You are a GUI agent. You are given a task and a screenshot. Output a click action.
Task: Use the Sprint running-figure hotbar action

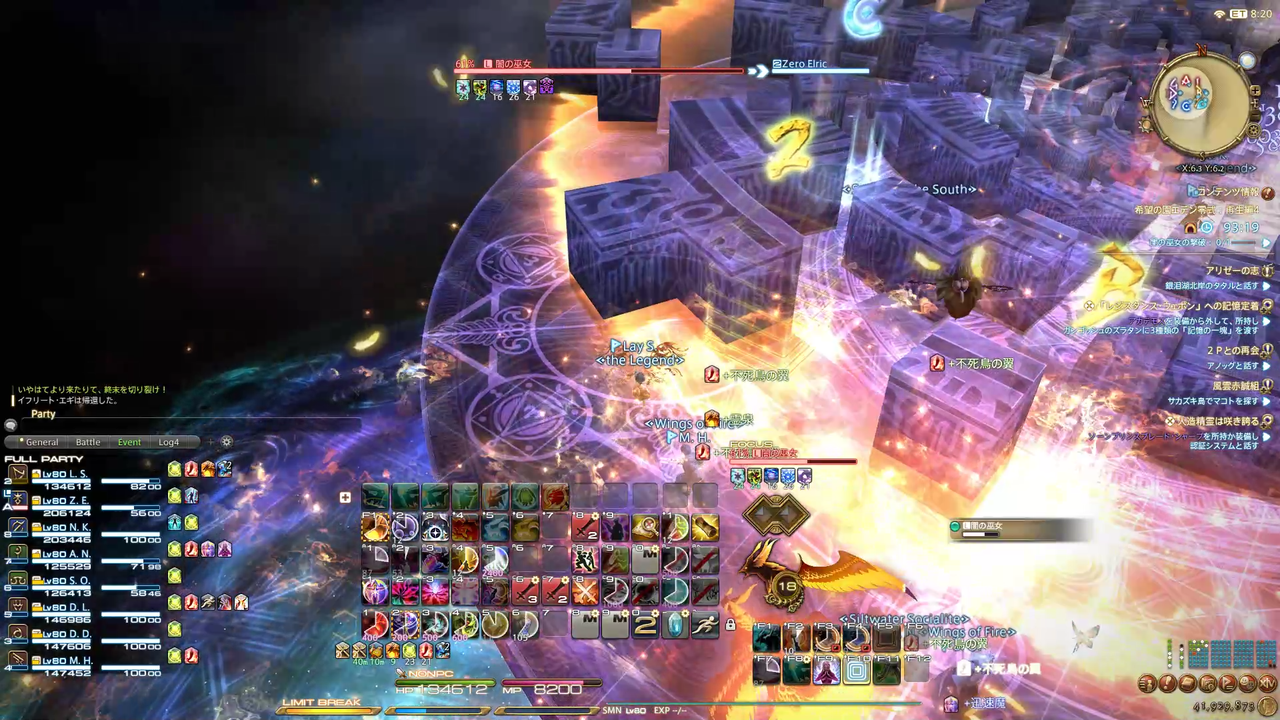[705, 624]
